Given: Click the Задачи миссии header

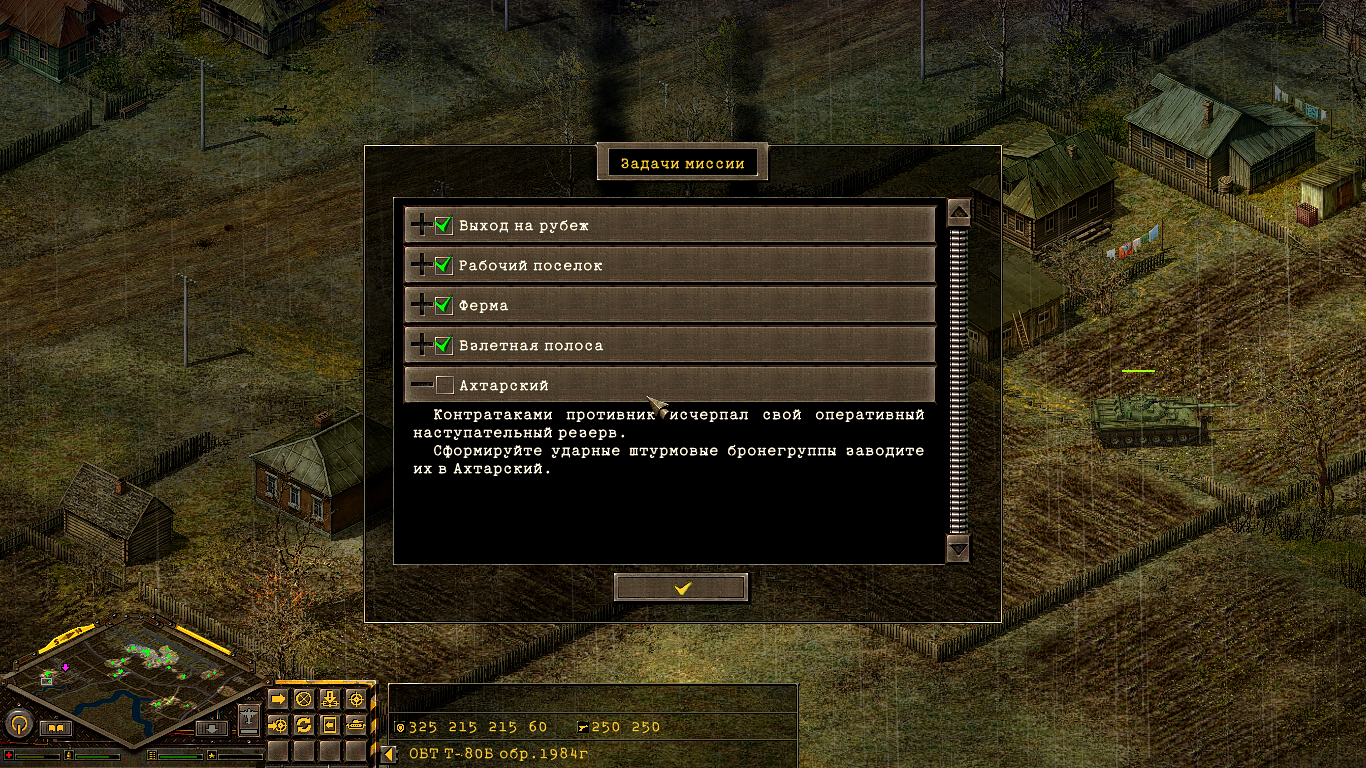Looking at the screenshot, I should [680, 161].
